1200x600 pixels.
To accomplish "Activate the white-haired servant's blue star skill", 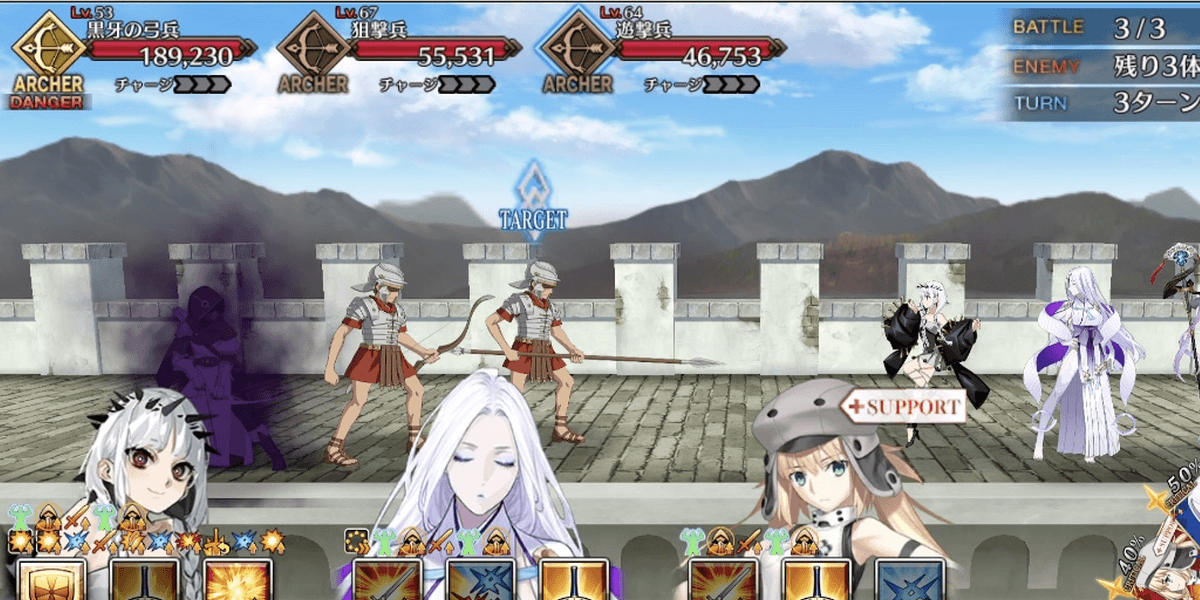I will pyautogui.click(x=480, y=582).
